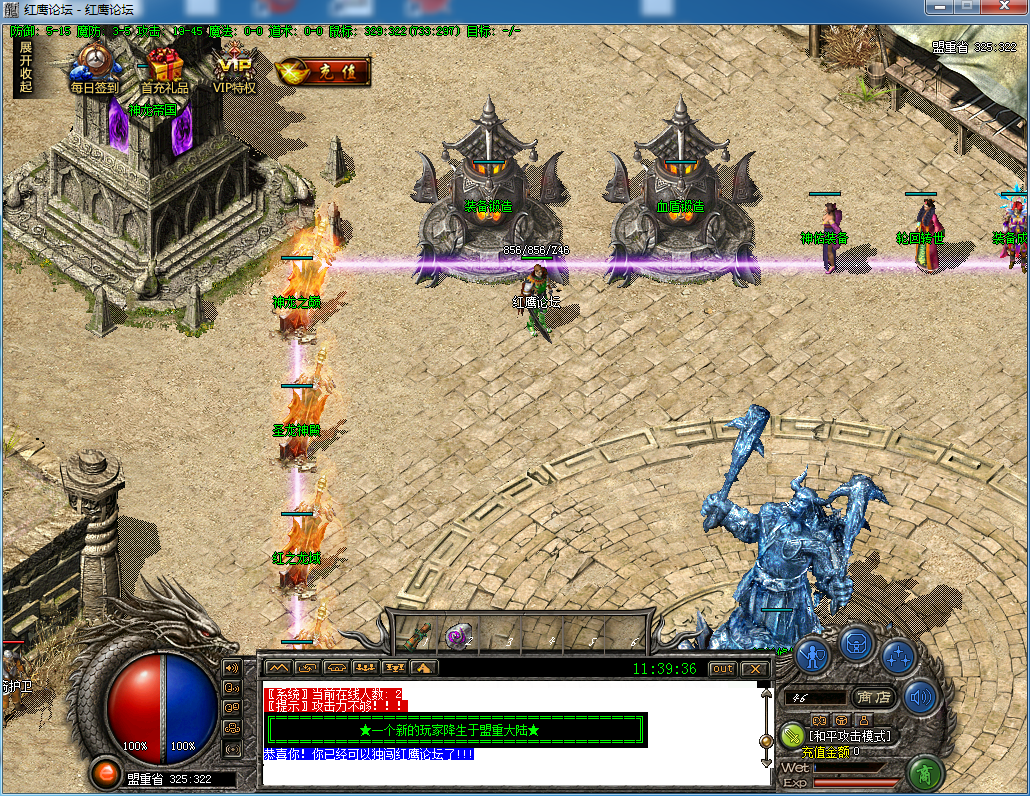Image resolution: width=1030 pixels, height=796 pixels.
Task: Click the 充值 recharge button
Action: 323,71
